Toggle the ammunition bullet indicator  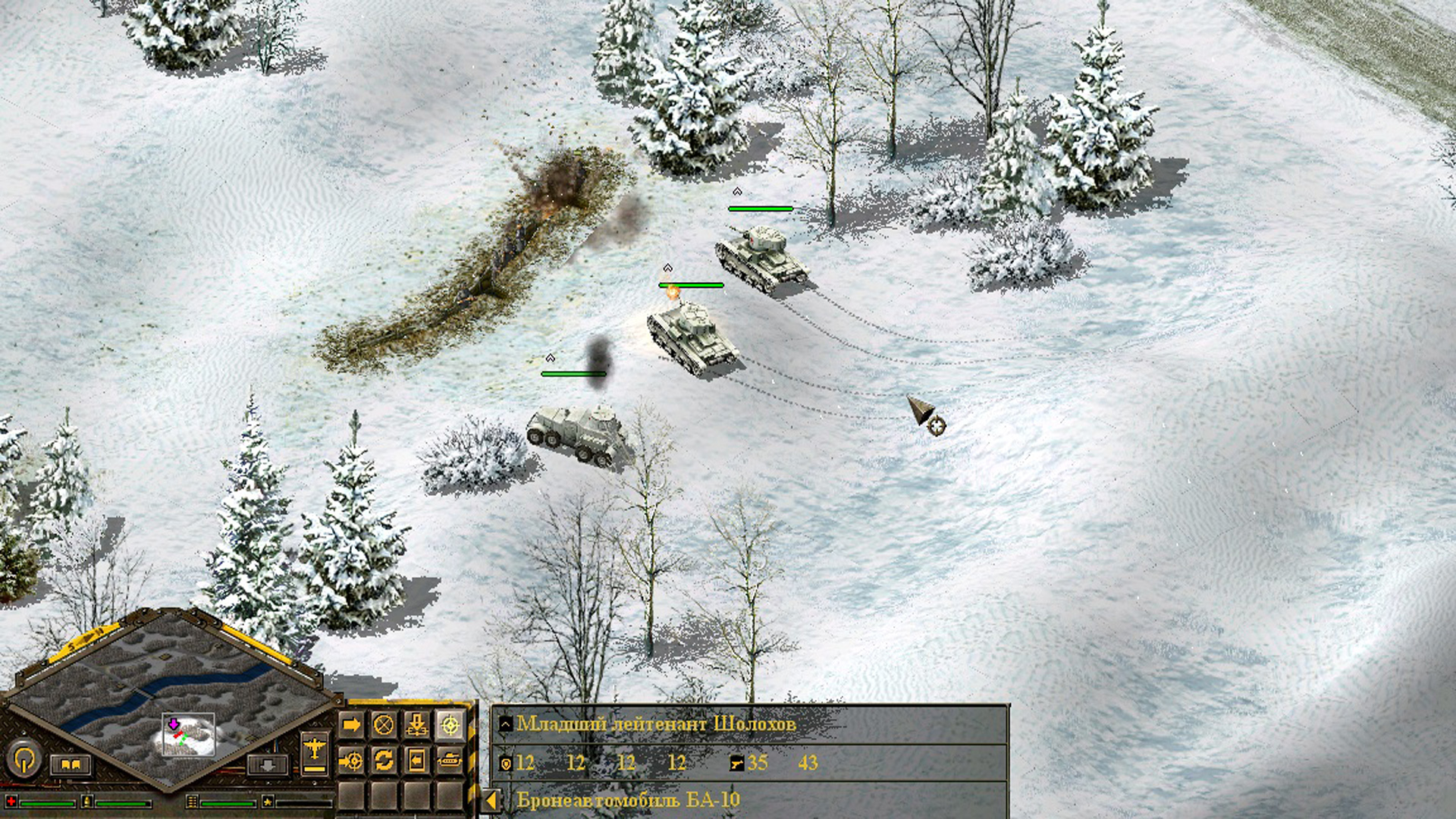86,802
